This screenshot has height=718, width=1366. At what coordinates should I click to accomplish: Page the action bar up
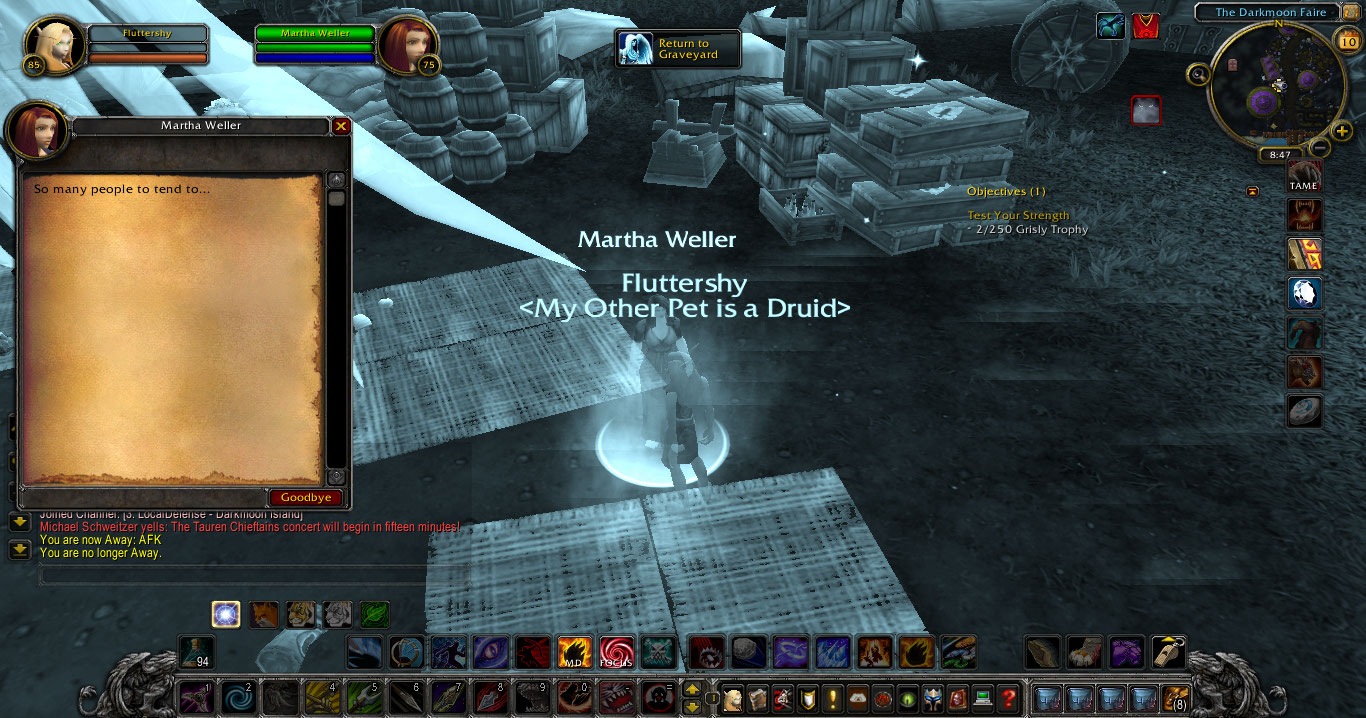[x=692, y=689]
